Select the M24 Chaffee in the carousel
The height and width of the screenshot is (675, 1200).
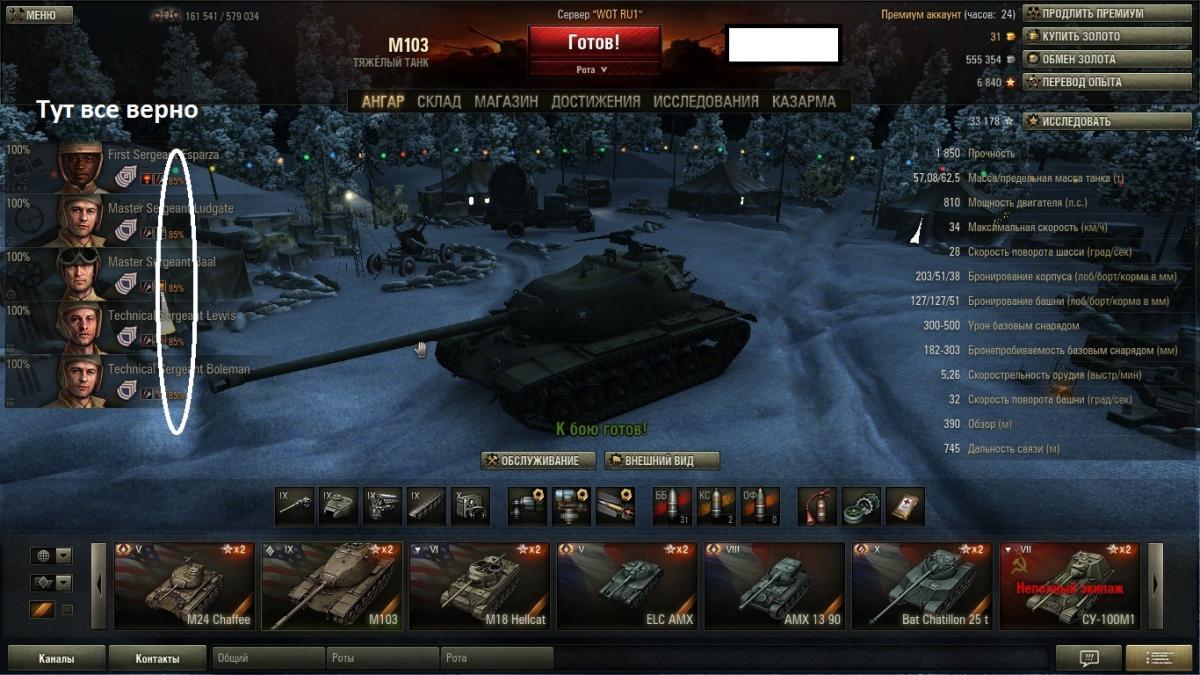[183, 586]
